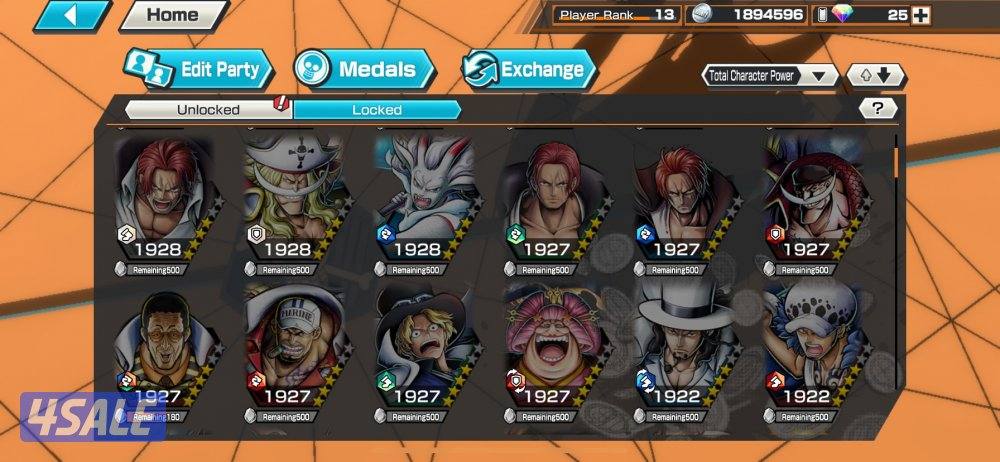The width and height of the screenshot is (1000, 462).
Task: Open the Edit Party screen
Action: tap(198, 69)
